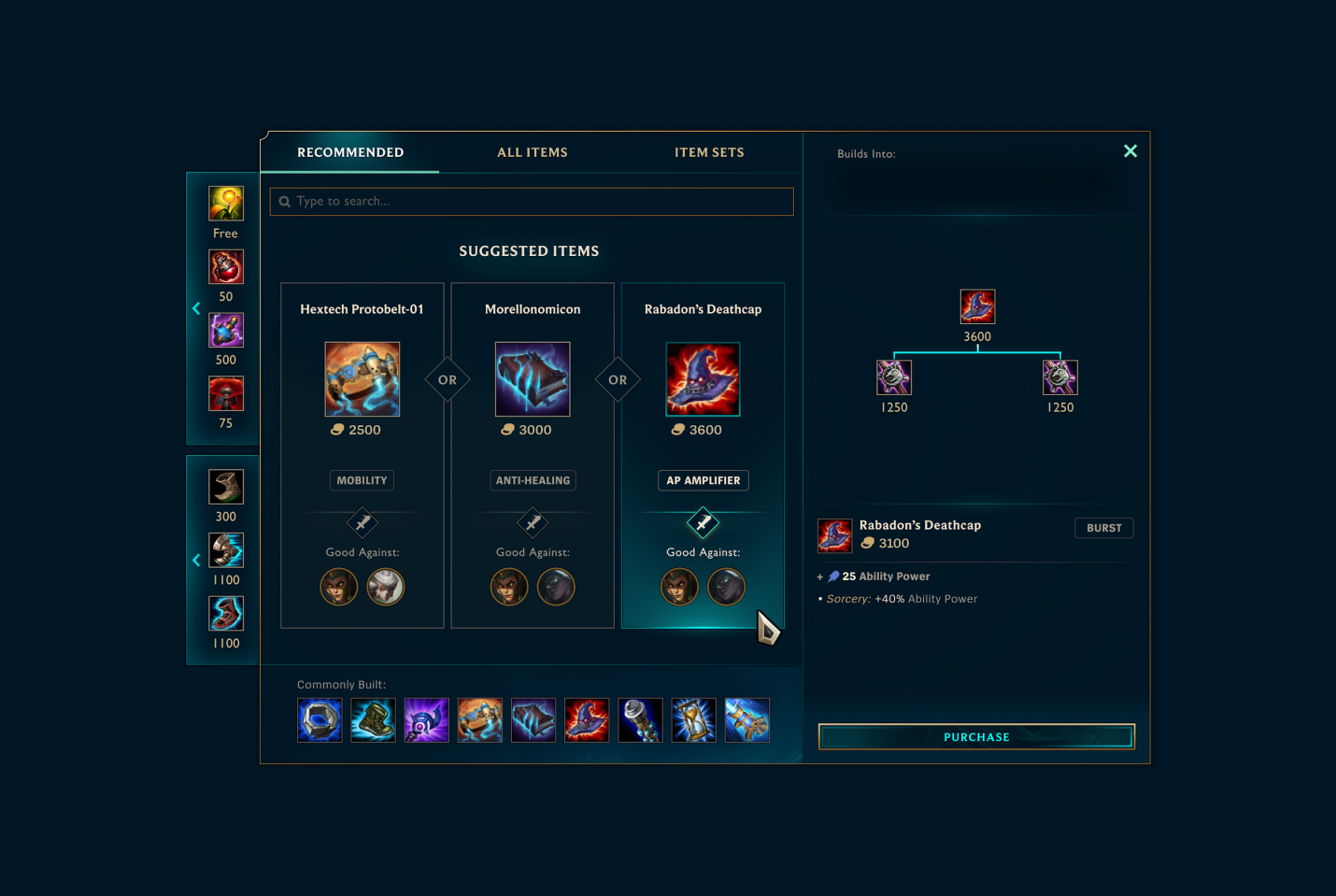Pick the Rabadon's Deathcap suggested item
Image resolution: width=1336 pixels, height=896 pixels.
coord(703,379)
